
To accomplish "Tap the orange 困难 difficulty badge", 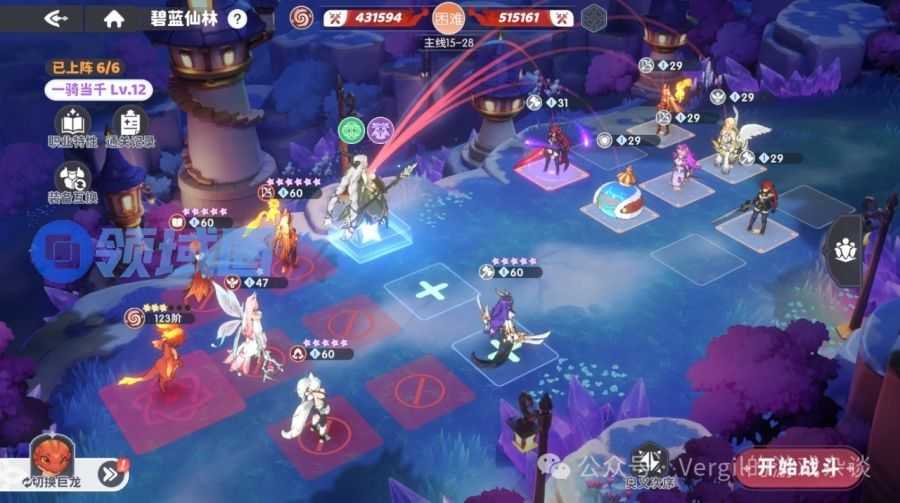I will pyautogui.click(x=447, y=18).
